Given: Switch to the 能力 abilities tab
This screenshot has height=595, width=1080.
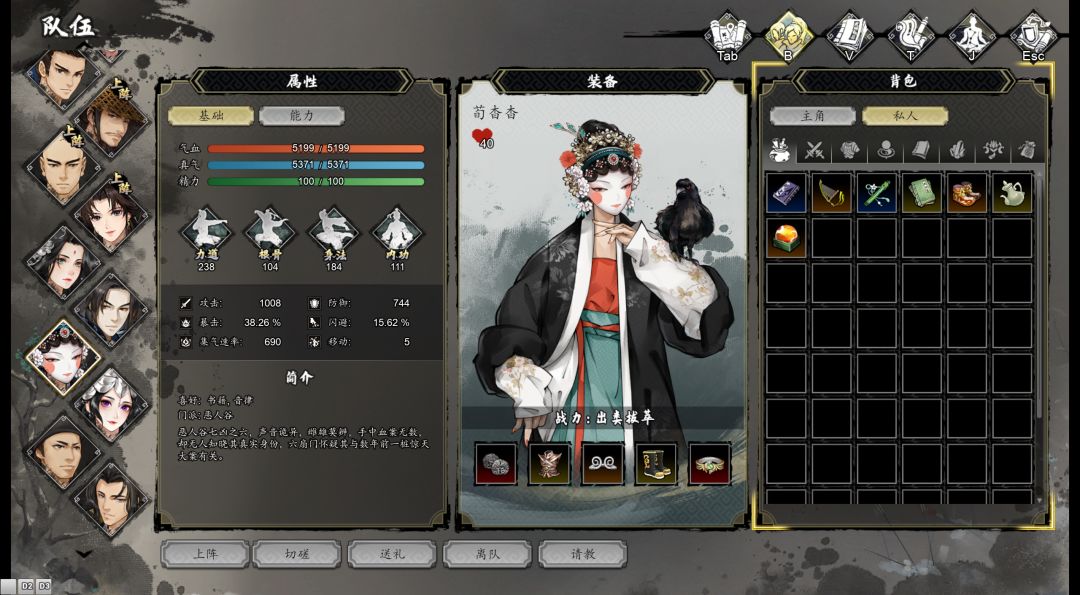Looking at the screenshot, I should (301, 116).
